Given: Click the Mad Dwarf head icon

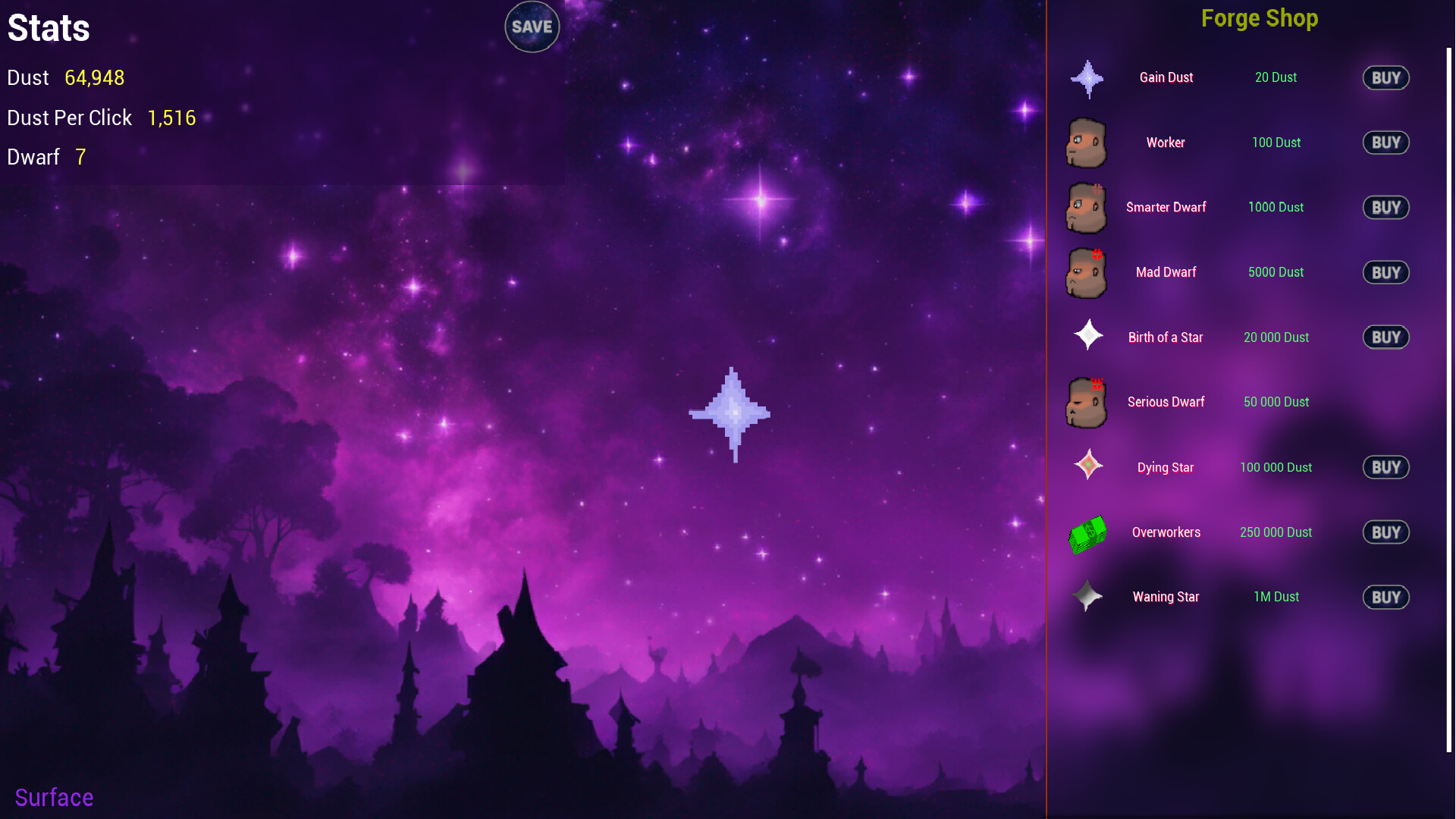Looking at the screenshot, I should 1087,272.
